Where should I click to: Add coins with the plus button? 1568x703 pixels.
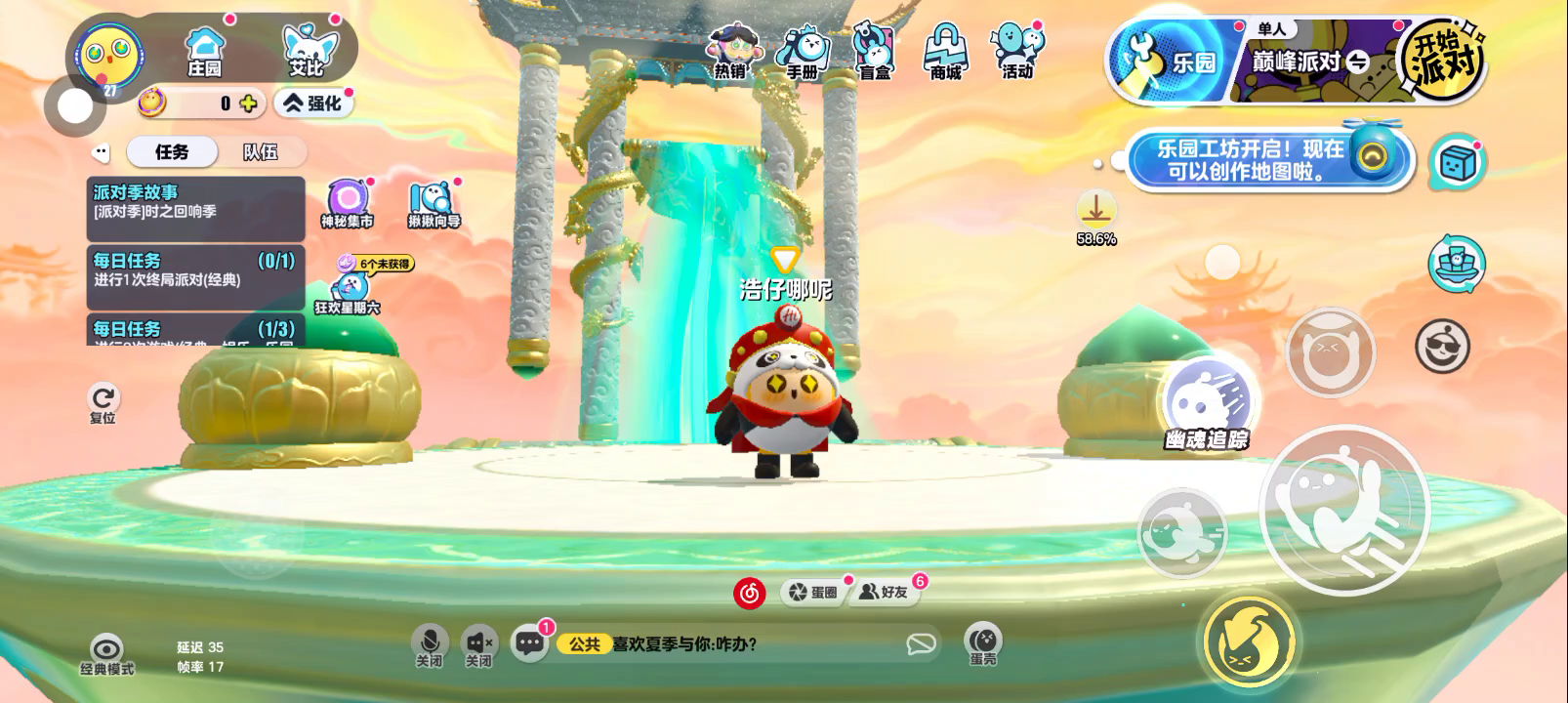tap(249, 103)
